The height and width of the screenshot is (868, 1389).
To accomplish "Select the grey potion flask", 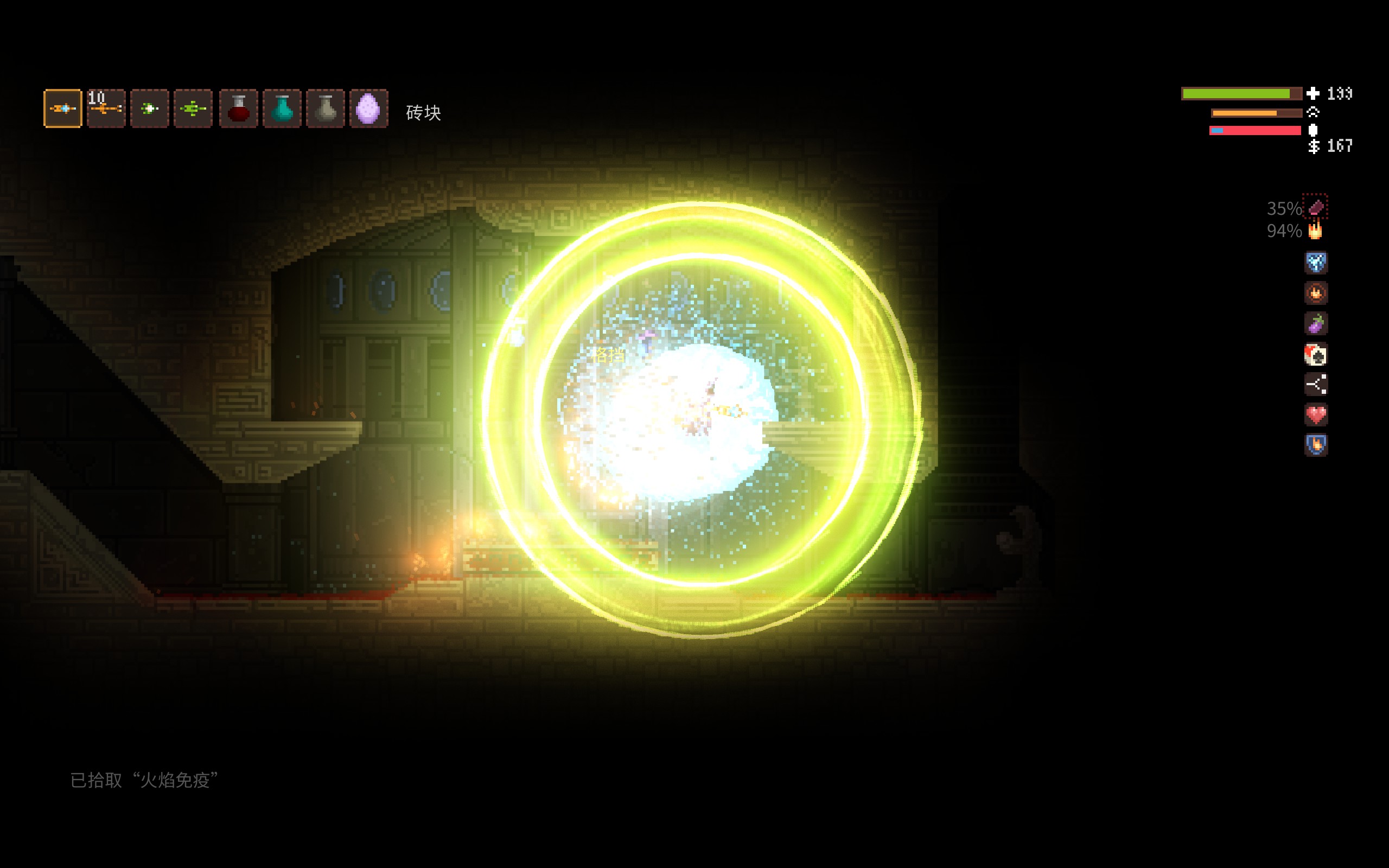I will (326, 108).
